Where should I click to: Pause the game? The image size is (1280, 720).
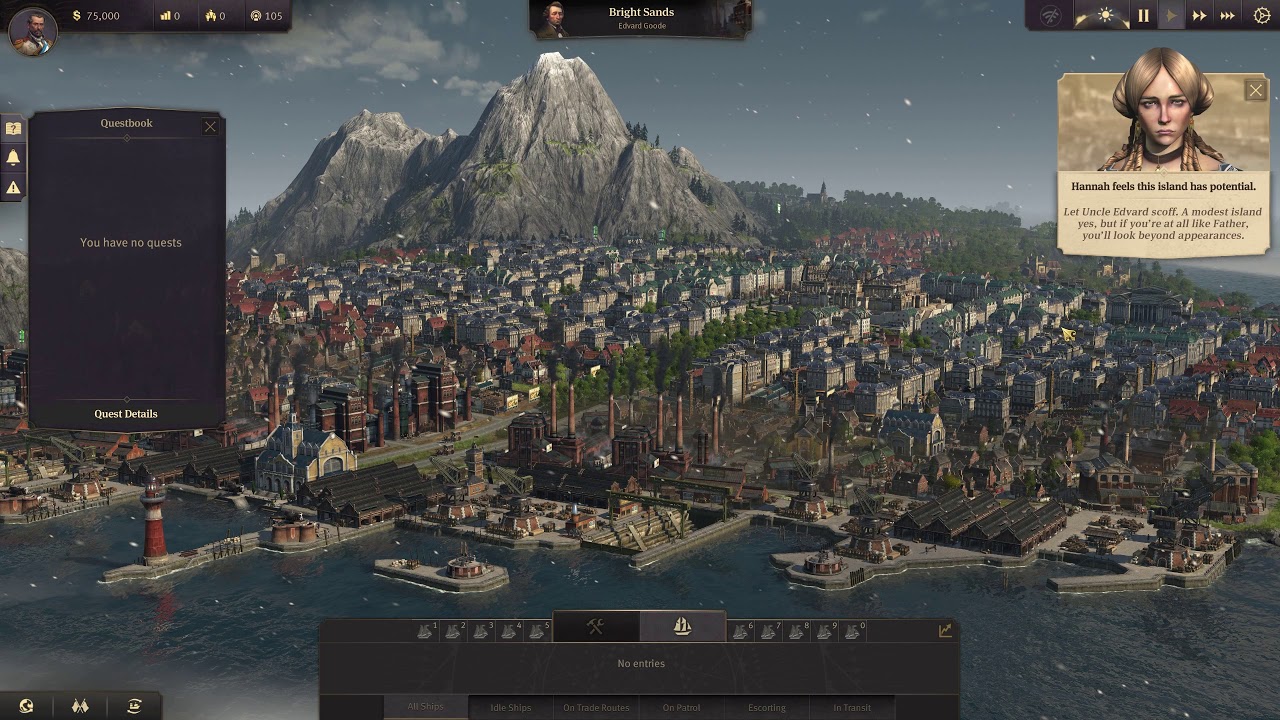click(x=1143, y=16)
